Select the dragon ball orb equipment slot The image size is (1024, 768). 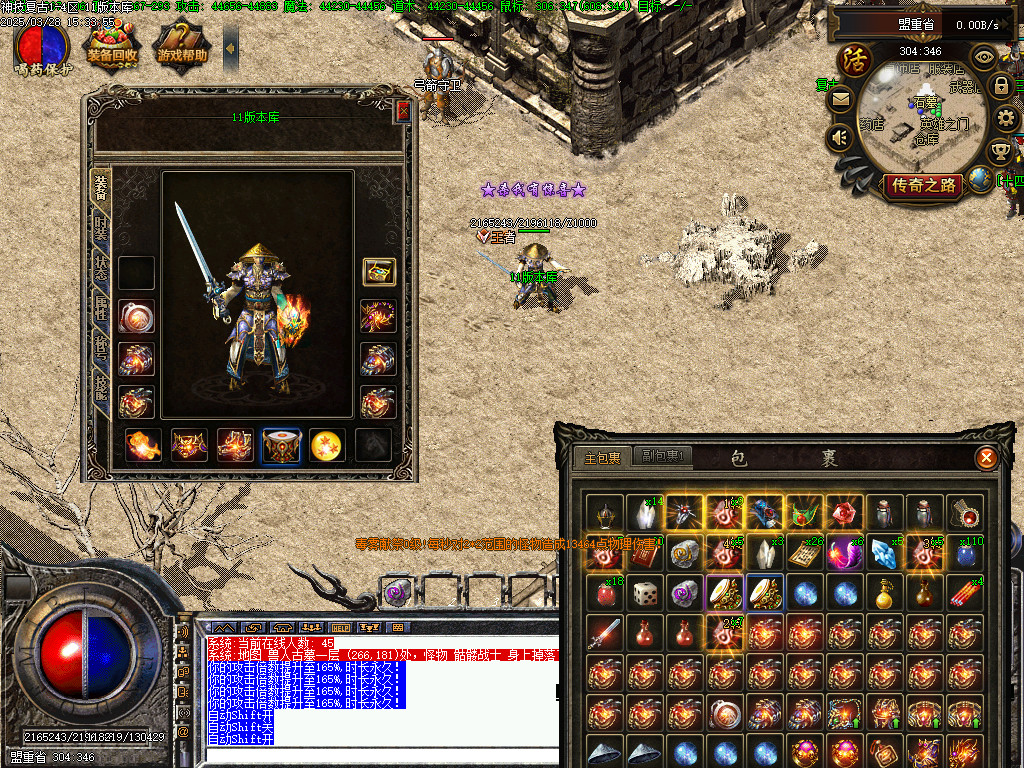(327, 445)
